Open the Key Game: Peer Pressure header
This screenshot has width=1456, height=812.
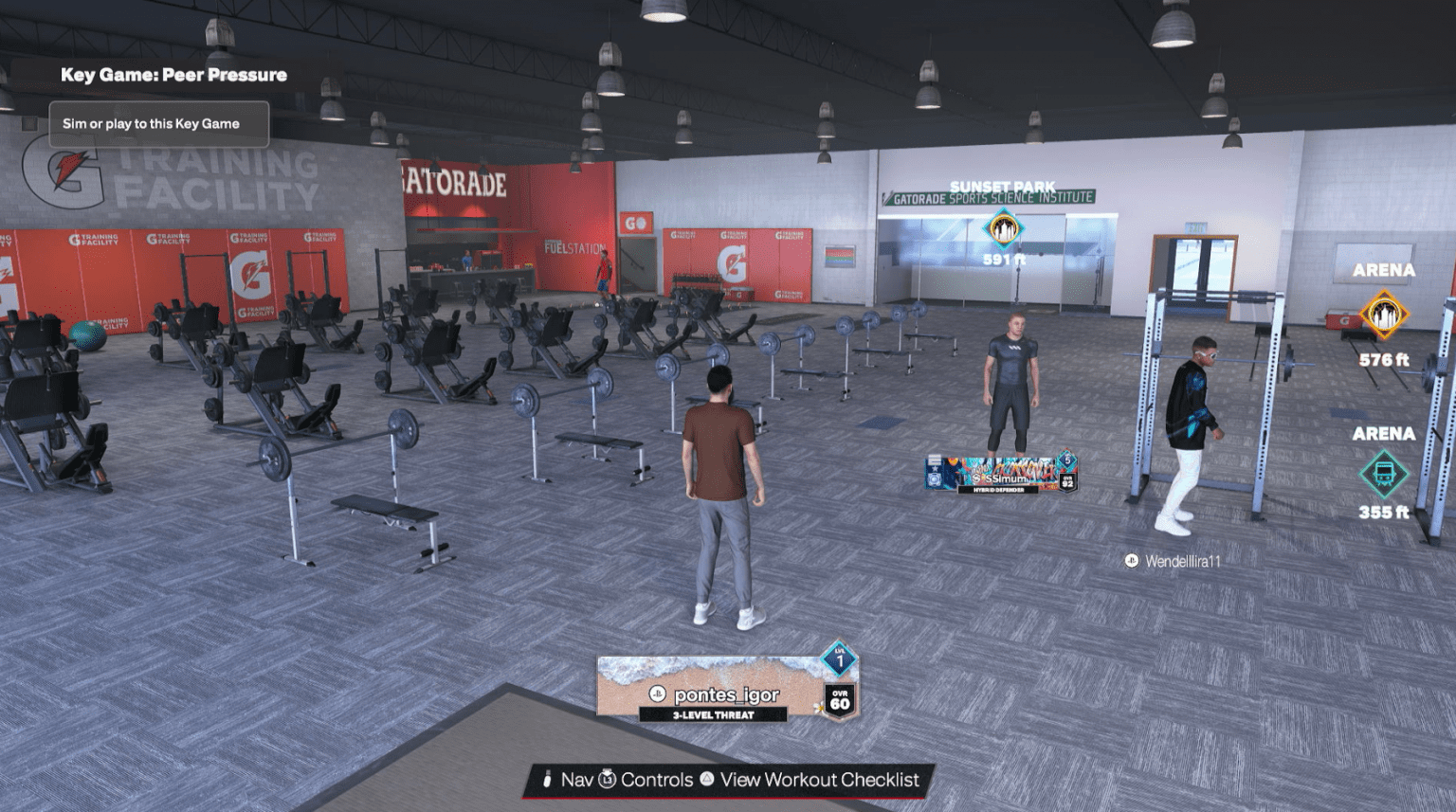[174, 74]
